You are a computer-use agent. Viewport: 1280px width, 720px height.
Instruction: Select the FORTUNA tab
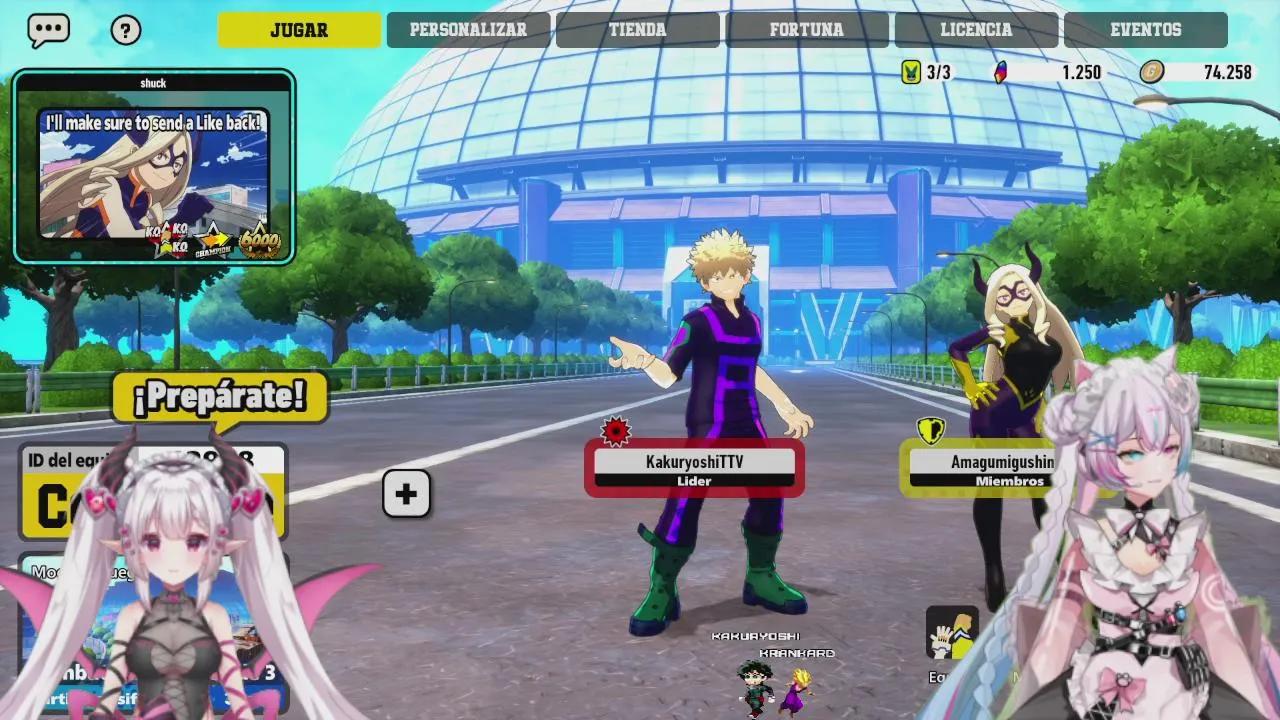806,30
